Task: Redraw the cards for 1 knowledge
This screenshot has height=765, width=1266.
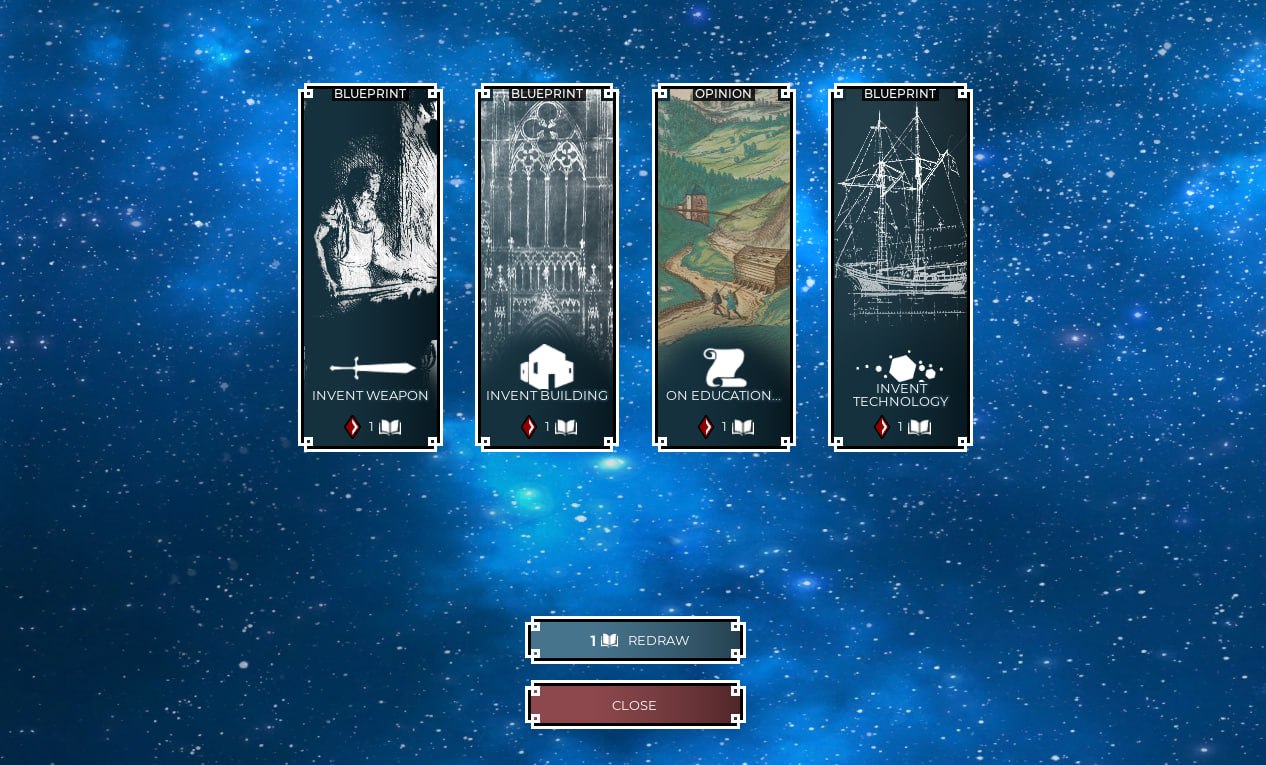Action: 635,640
